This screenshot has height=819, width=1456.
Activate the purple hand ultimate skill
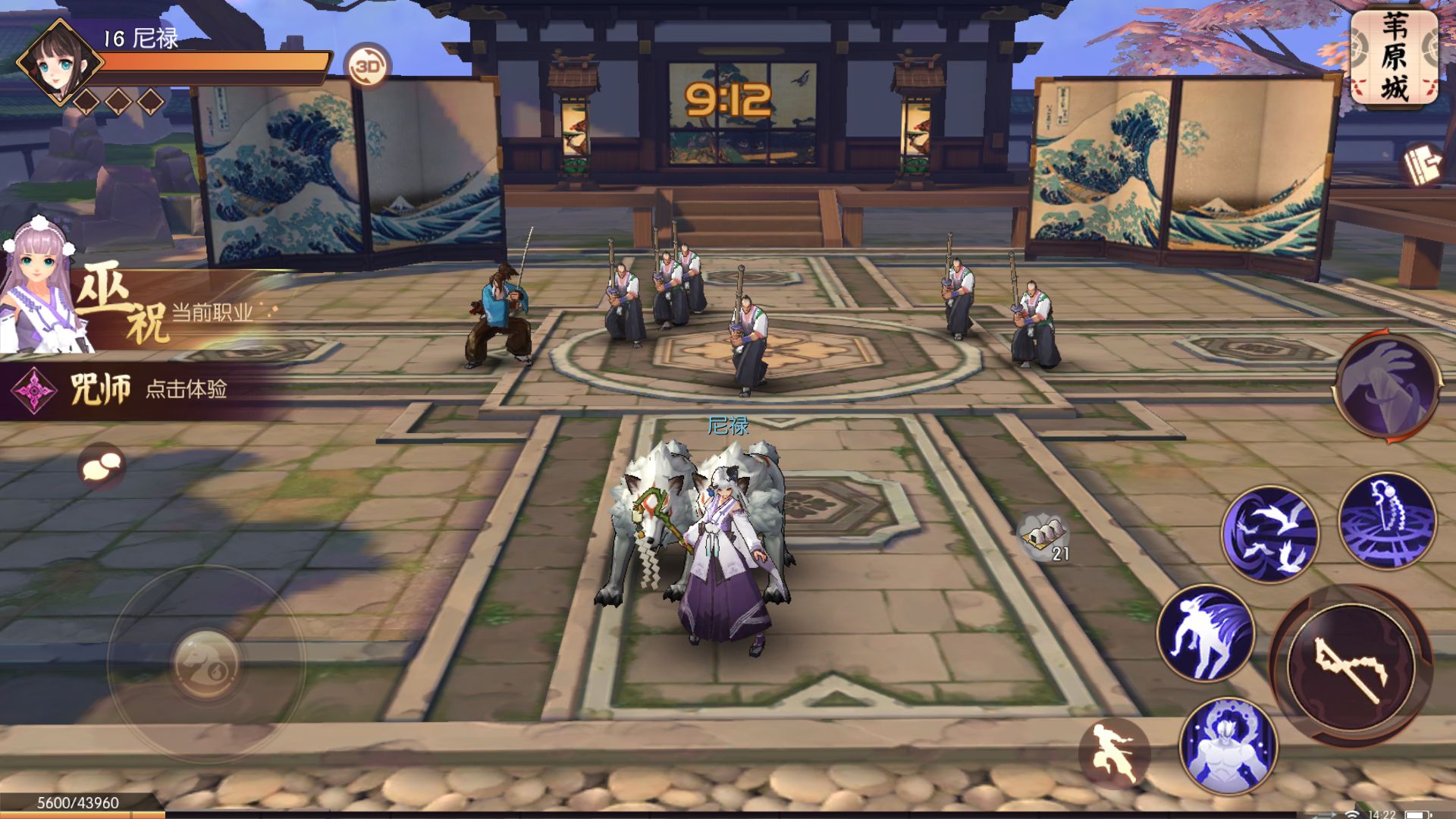pyautogui.click(x=1387, y=388)
